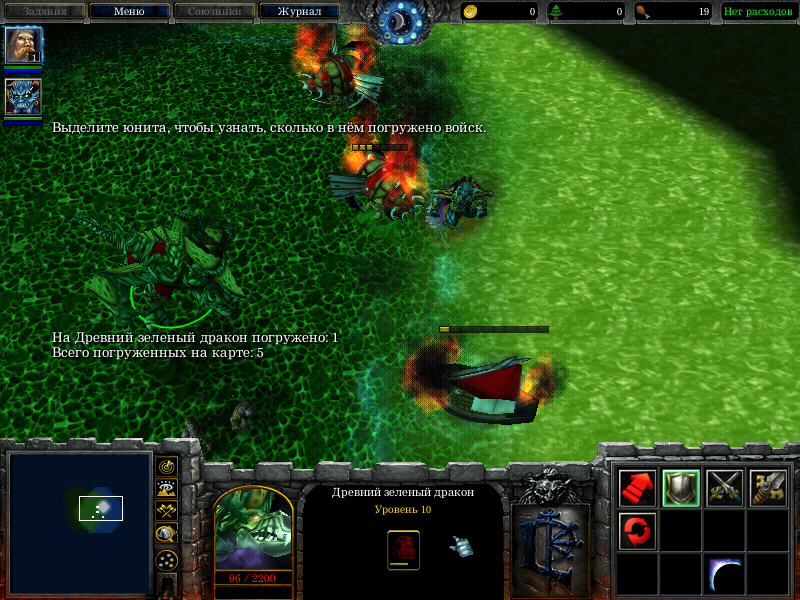Toggle minimap terrain display button

(x=167, y=488)
